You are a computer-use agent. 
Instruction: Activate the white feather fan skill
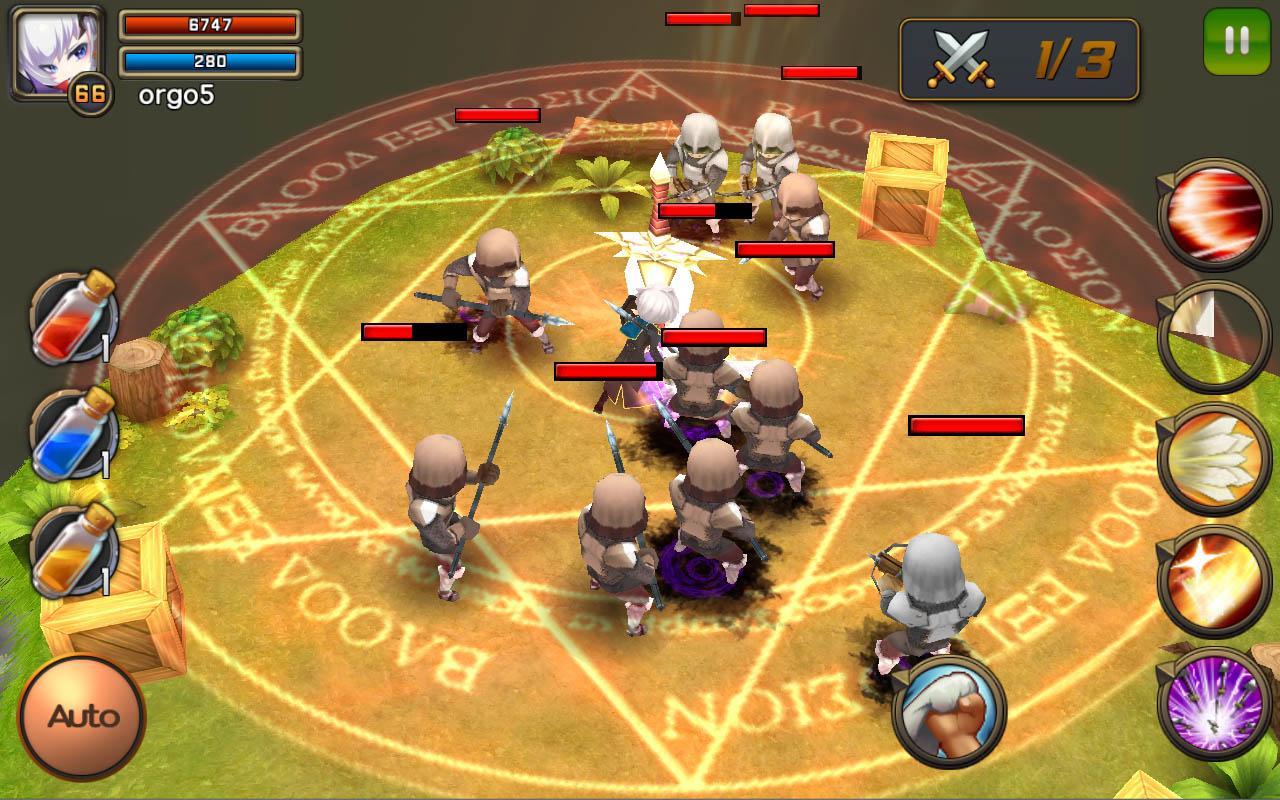click(1214, 459)
